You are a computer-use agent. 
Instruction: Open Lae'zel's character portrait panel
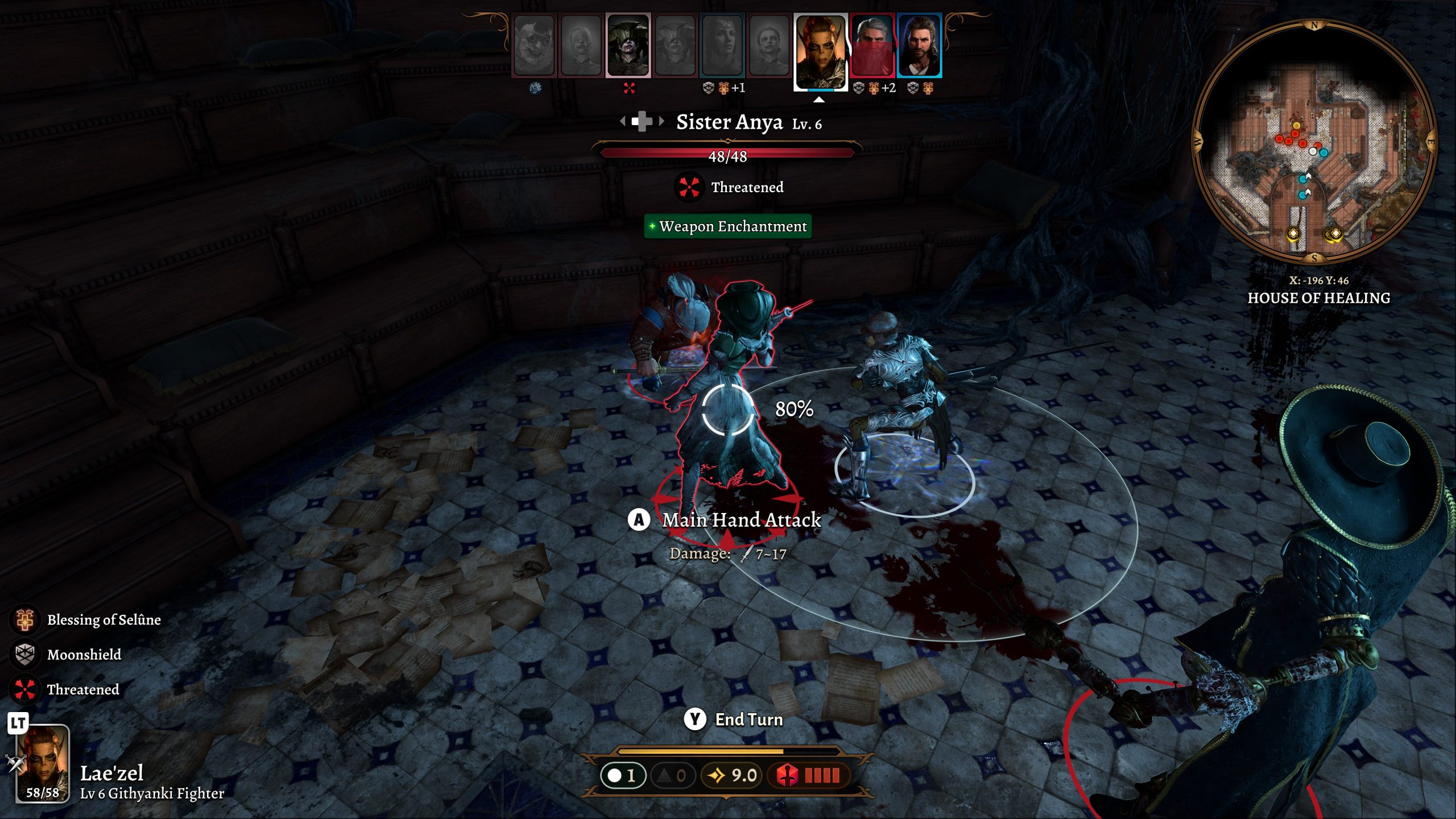coord(43,763)
